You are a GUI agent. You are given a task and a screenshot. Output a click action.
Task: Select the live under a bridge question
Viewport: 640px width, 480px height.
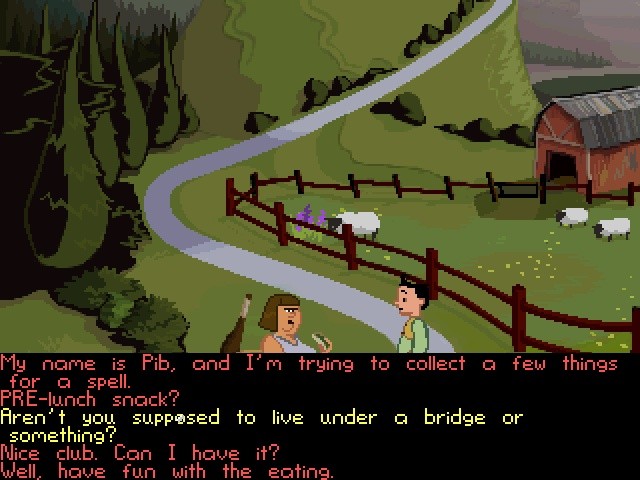260,417
